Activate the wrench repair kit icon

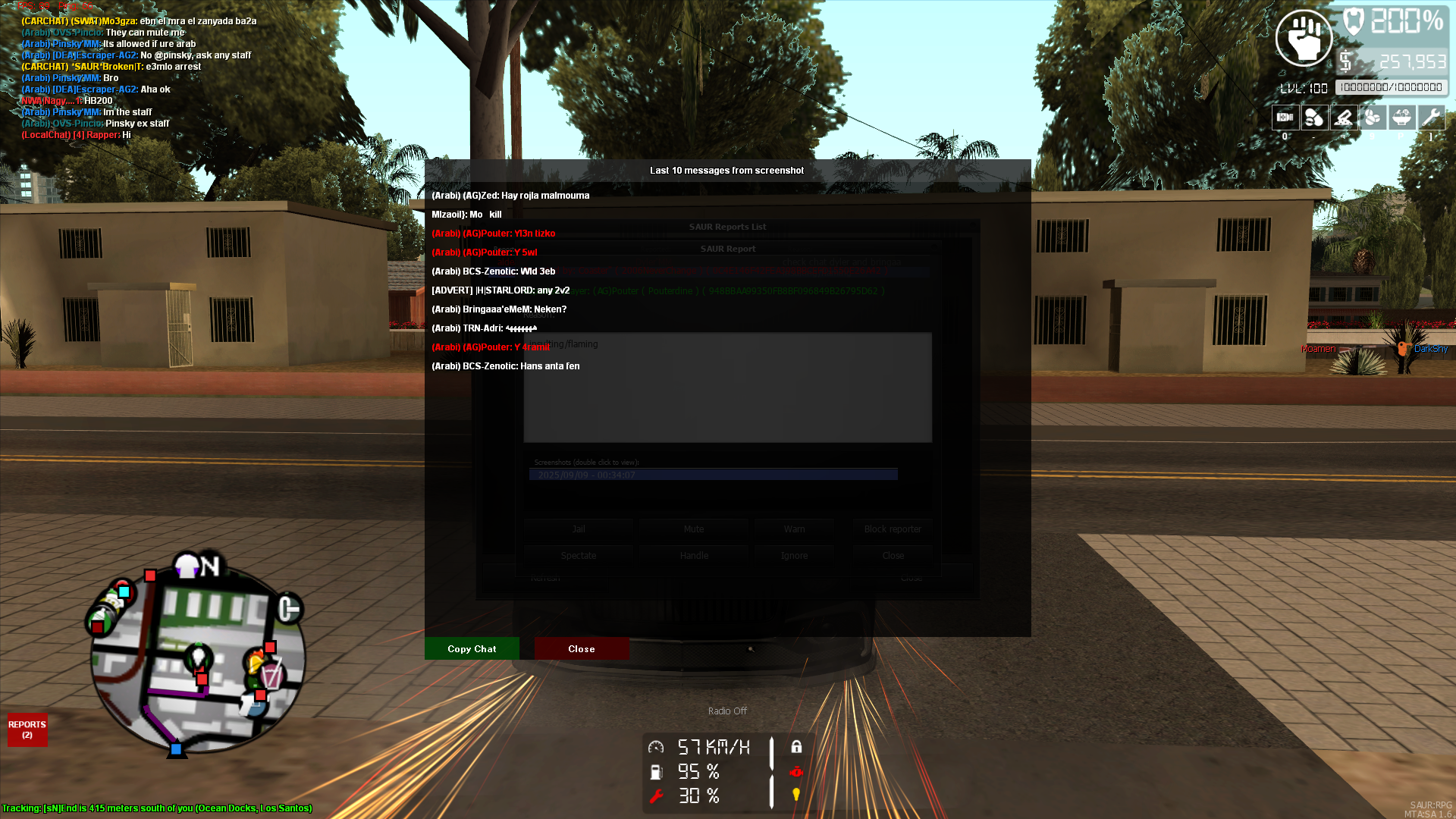tap(1431, 118)
